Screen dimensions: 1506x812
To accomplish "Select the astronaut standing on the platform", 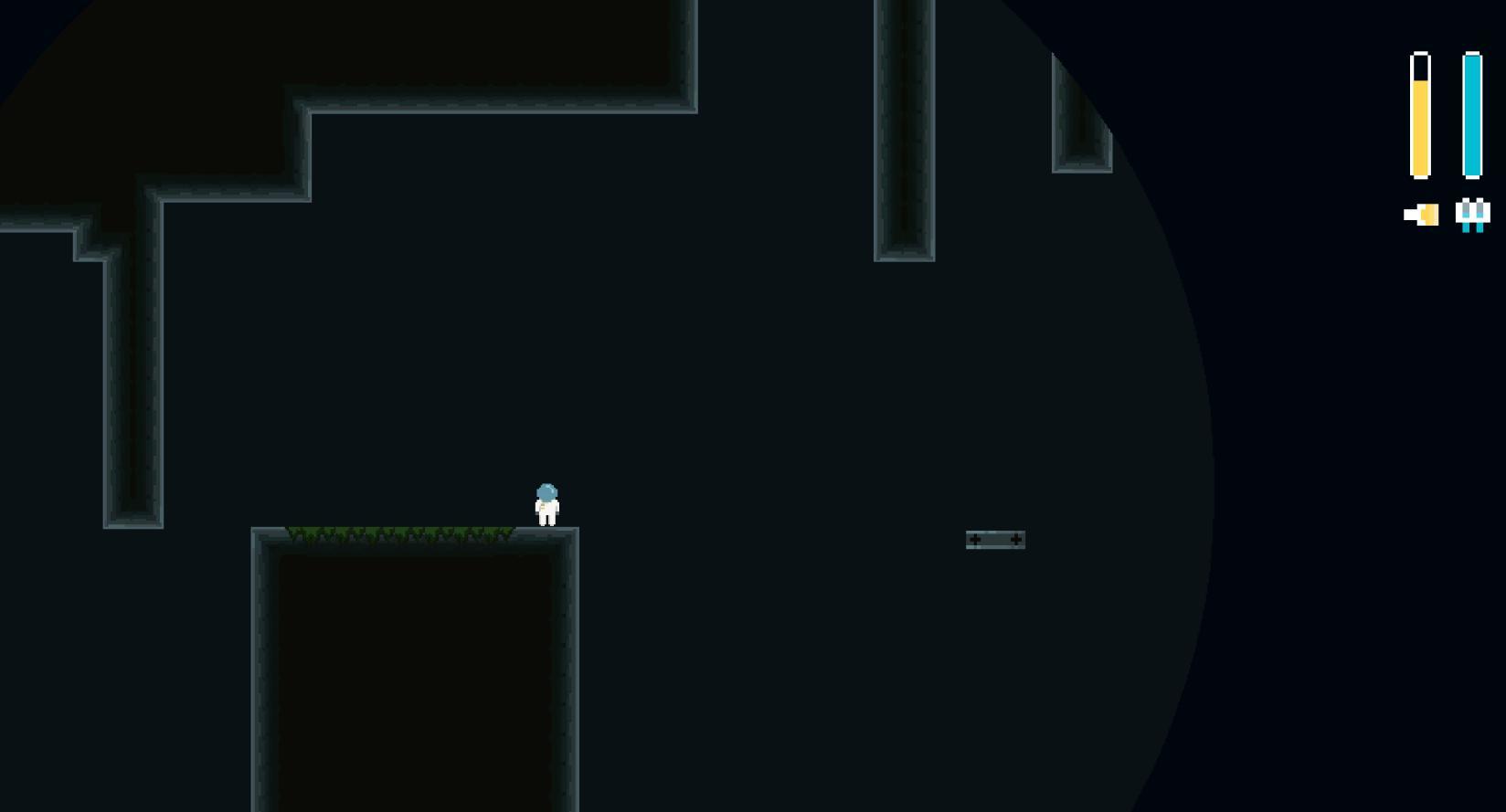I will pyautogui.click(x=546, y=504).
